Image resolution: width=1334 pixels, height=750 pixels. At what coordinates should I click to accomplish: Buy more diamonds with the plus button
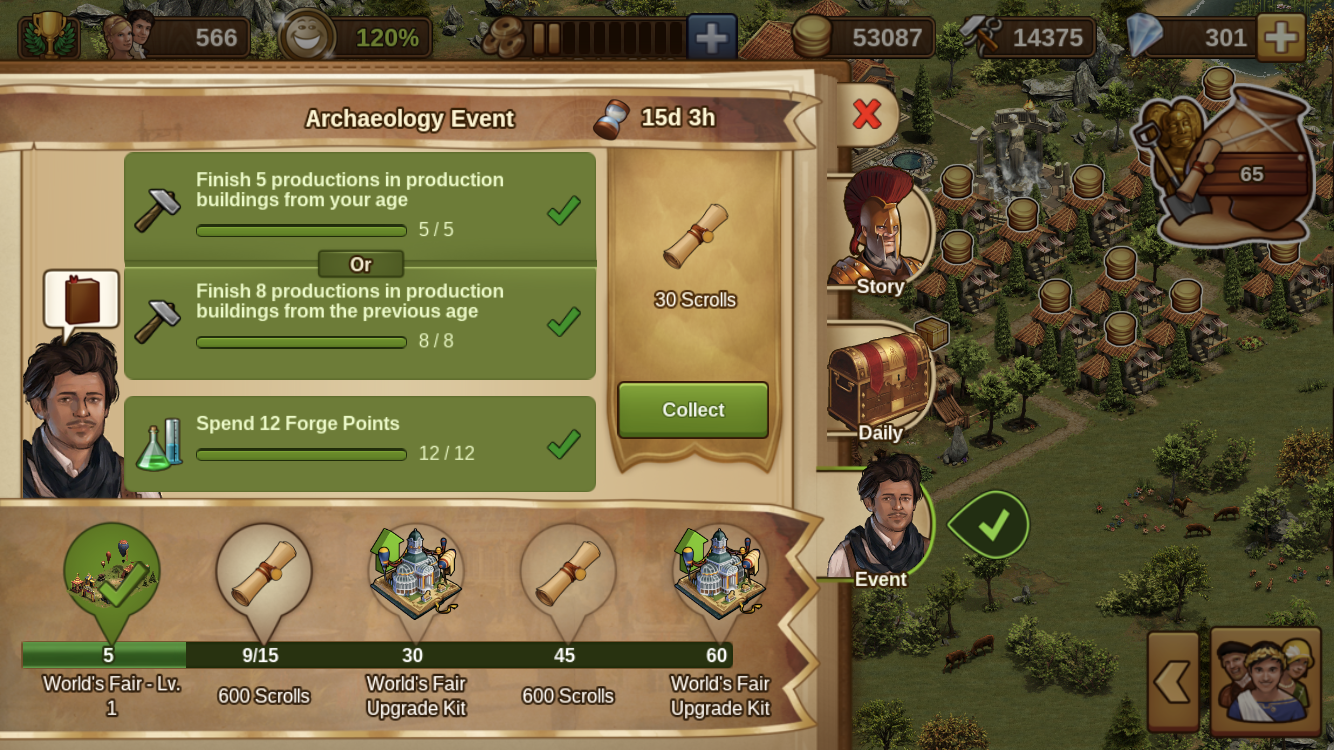[1280, 38]
